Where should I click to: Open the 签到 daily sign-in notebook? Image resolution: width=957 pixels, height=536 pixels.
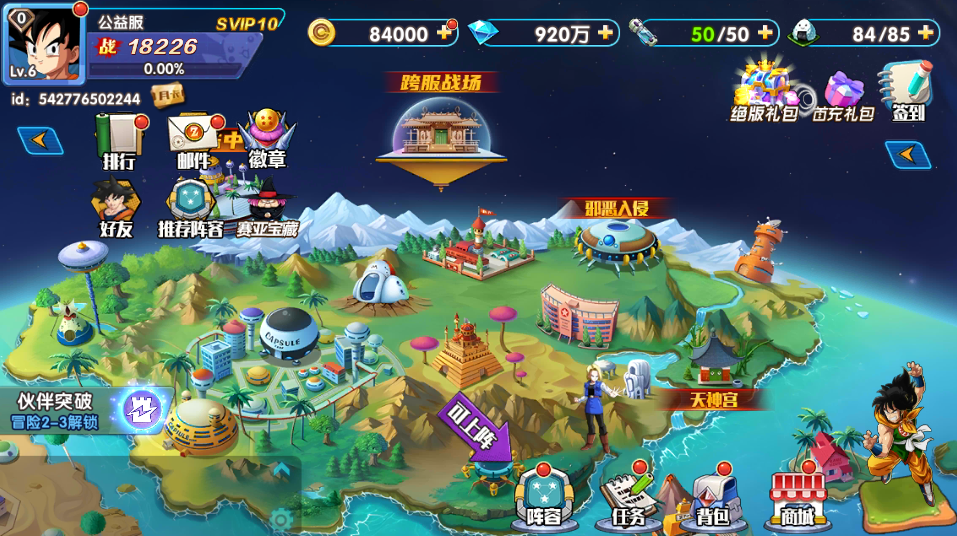906,90
